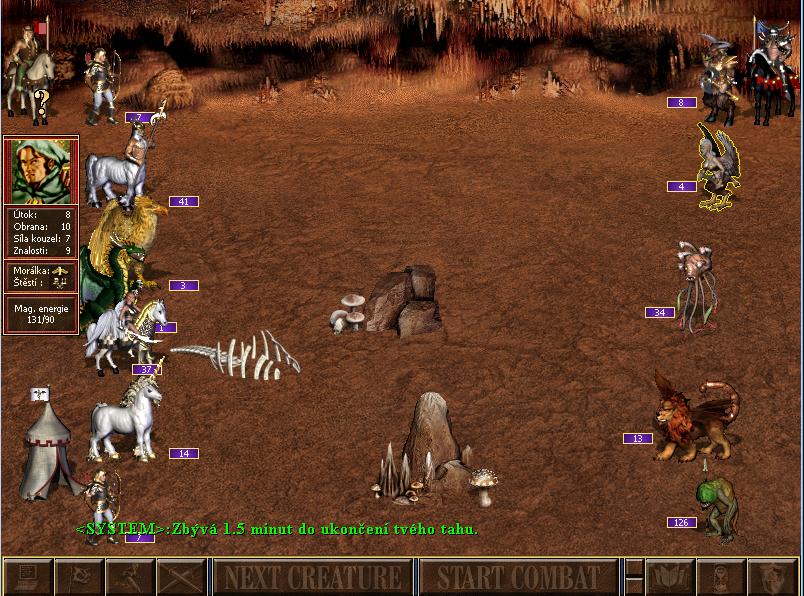Click the combat log scroll-up arrow
This screenshot has width=804, height=596.
pyautogui.click(x=633, y=567)
